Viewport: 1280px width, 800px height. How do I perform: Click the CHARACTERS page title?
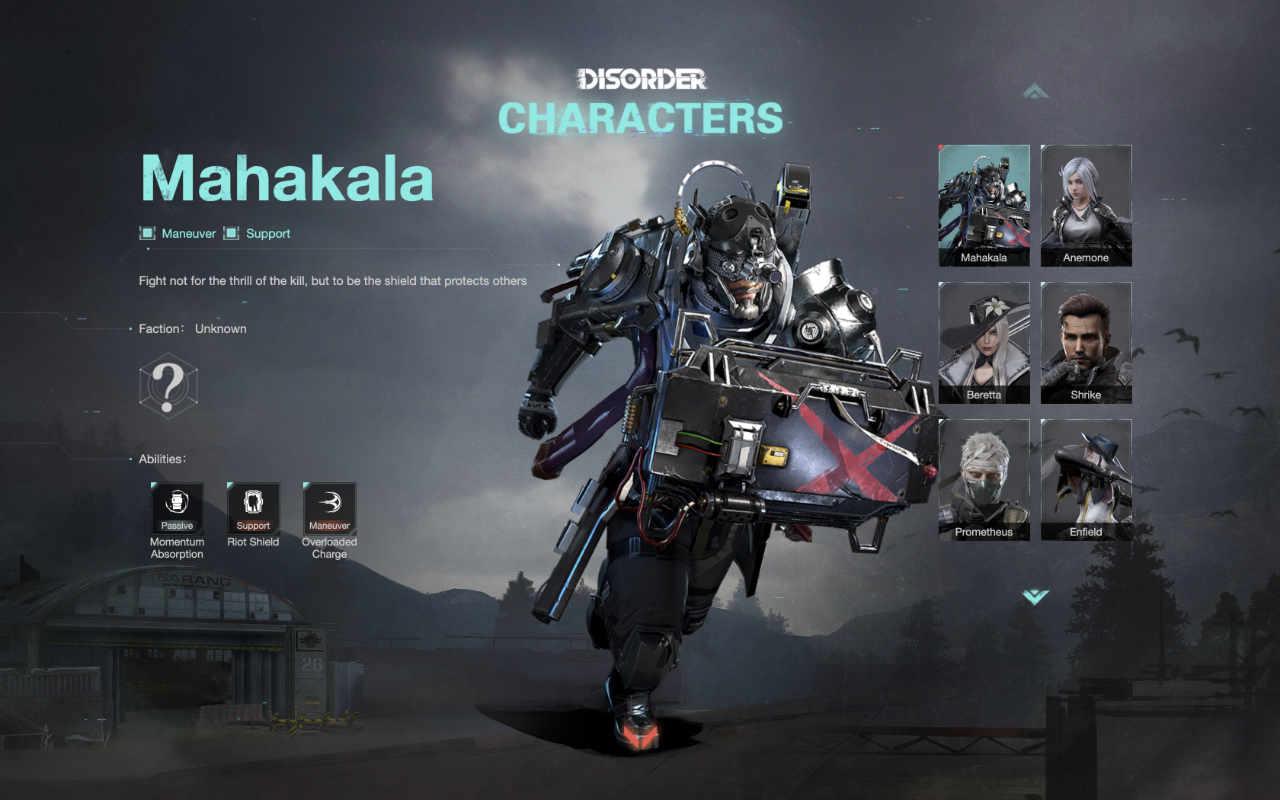(641, 118)
